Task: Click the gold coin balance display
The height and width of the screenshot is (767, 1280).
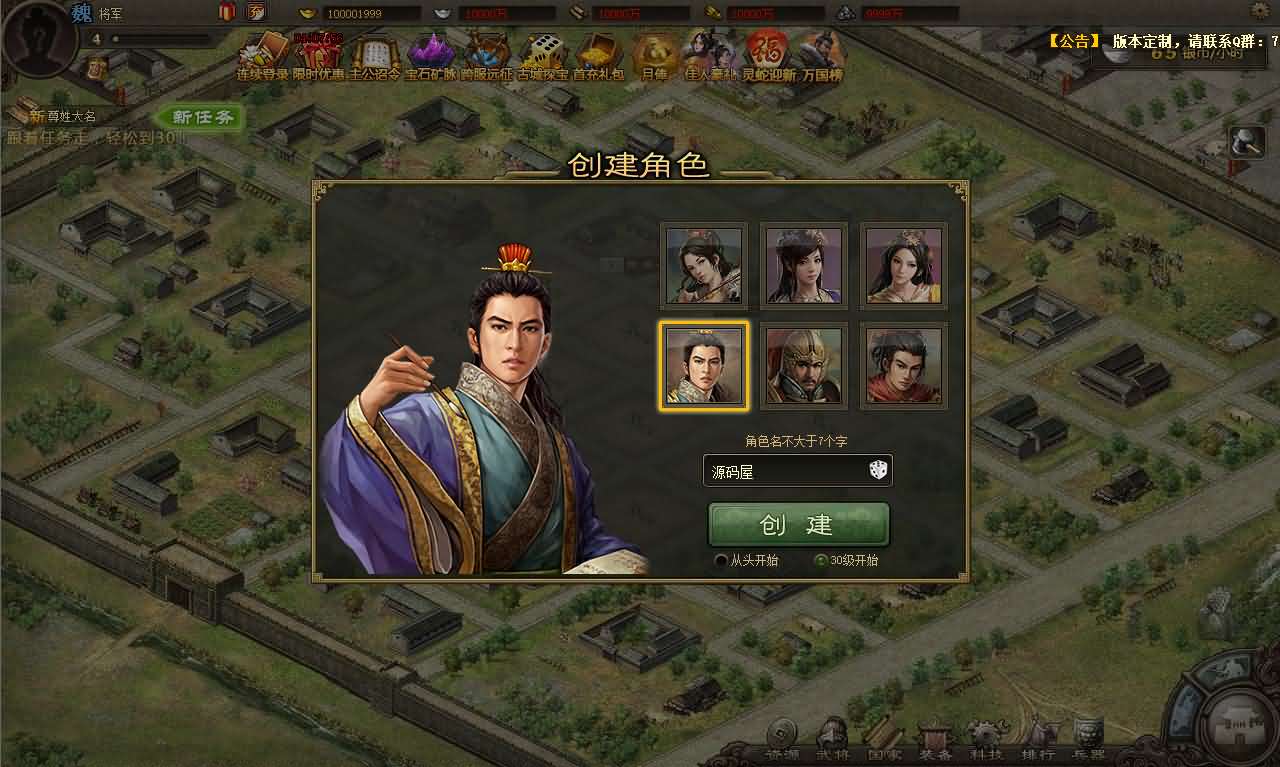Action: [355, 13]
